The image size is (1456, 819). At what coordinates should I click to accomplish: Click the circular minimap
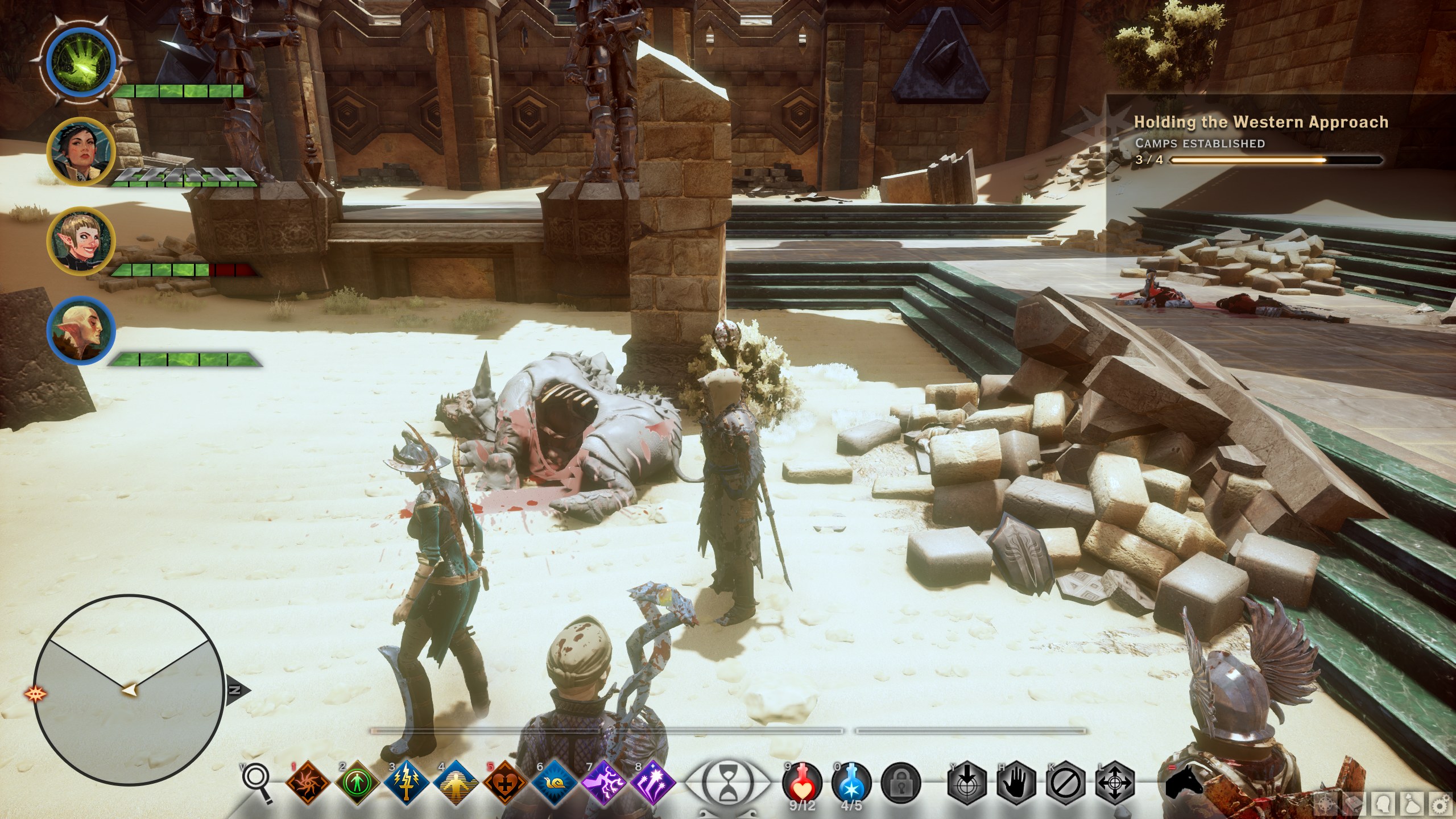click(x=128, y=689)
